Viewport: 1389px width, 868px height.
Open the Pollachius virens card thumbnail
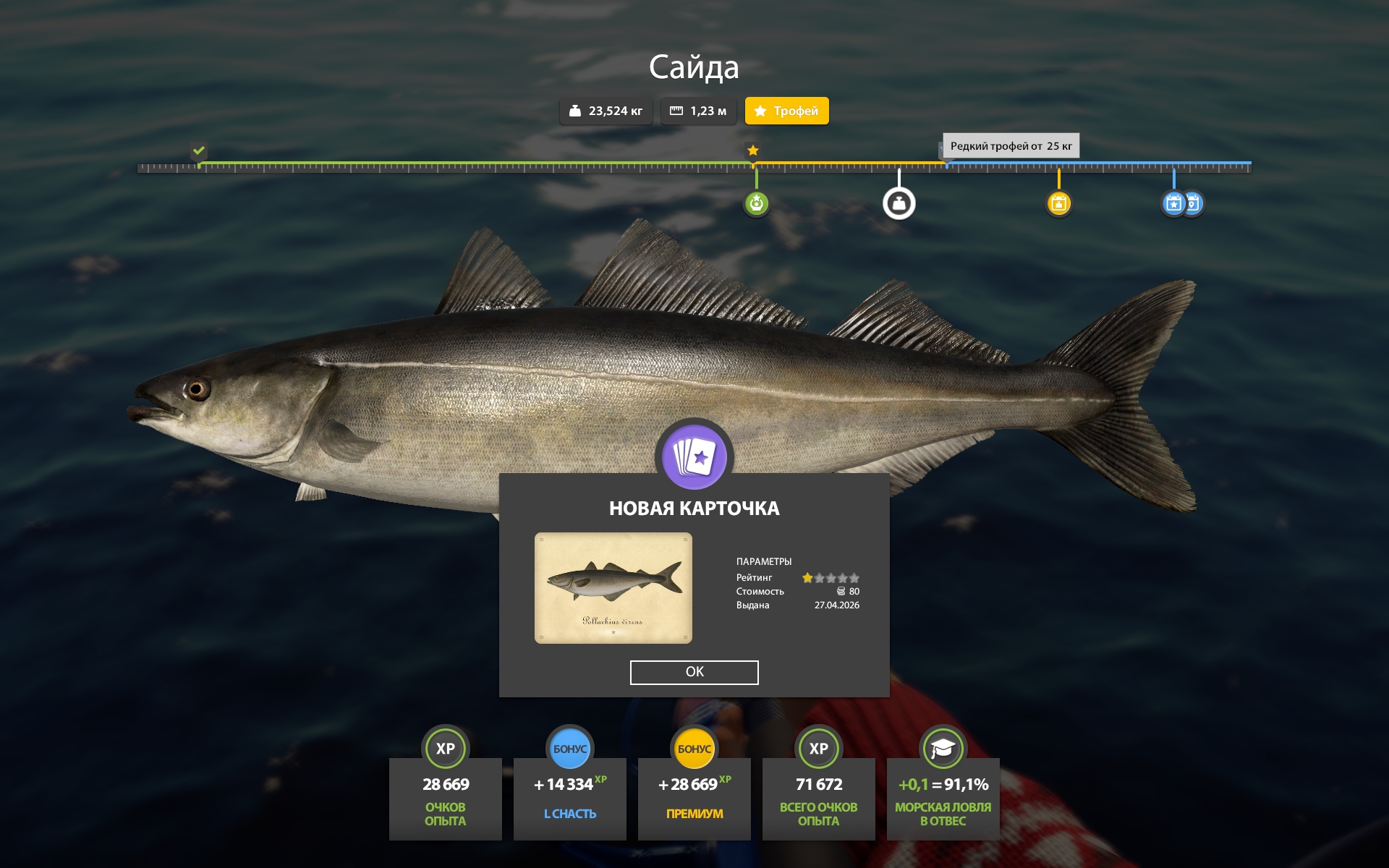click(x=613, y=587)
